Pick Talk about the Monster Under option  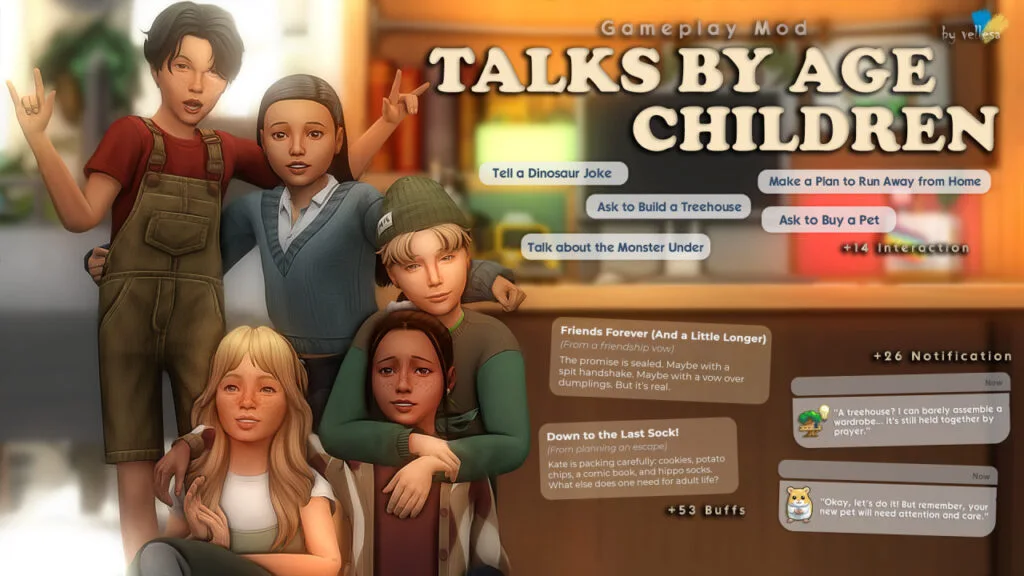tap(616, 247)
